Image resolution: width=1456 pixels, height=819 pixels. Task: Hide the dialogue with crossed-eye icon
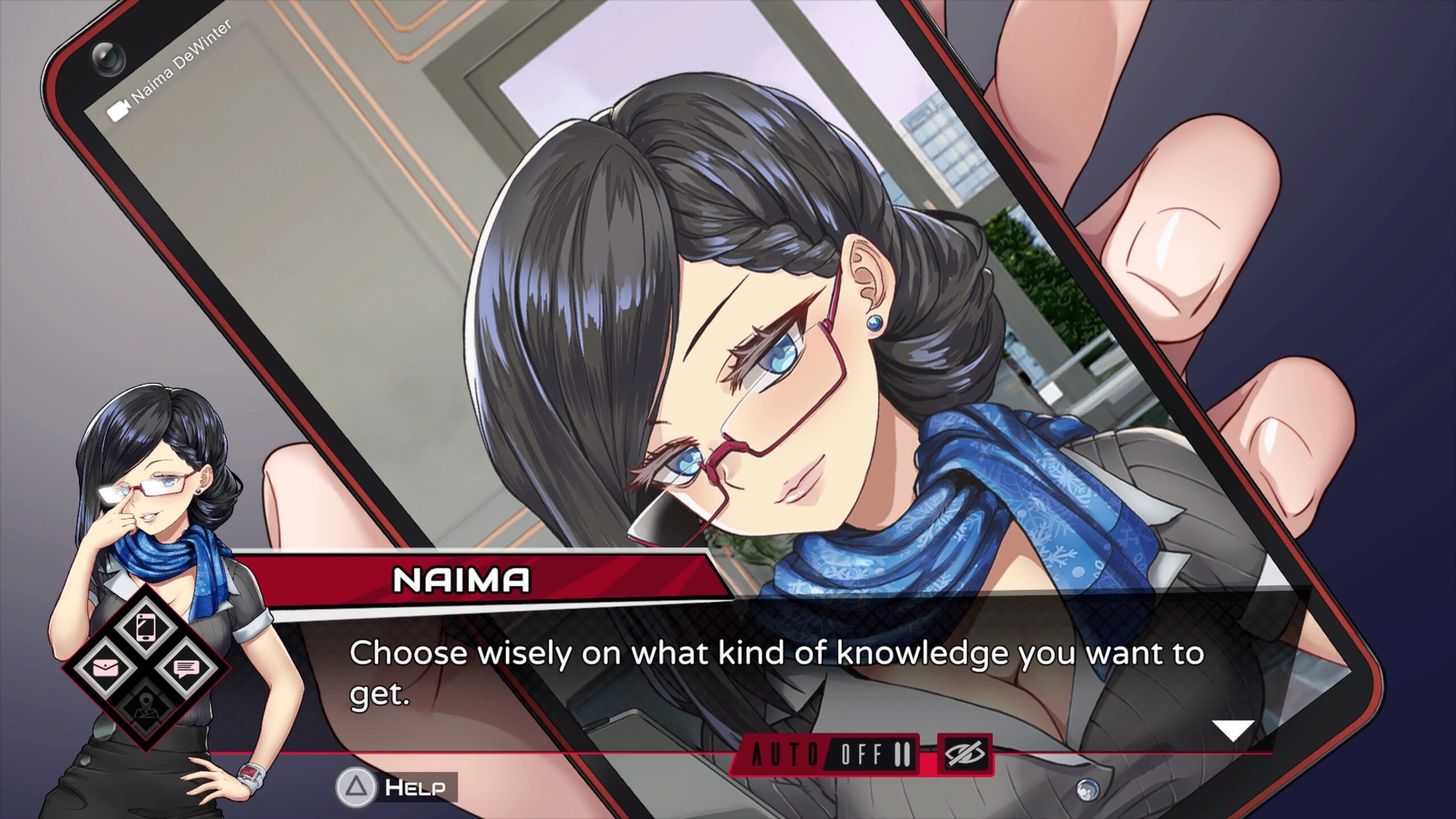coord(965,754)
